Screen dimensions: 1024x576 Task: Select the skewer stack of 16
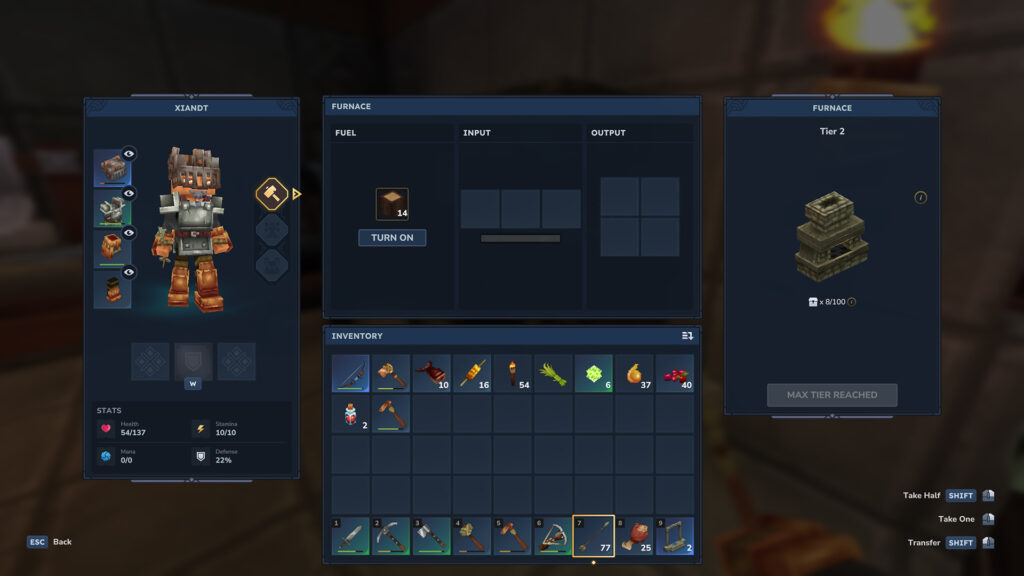(472, 373)
